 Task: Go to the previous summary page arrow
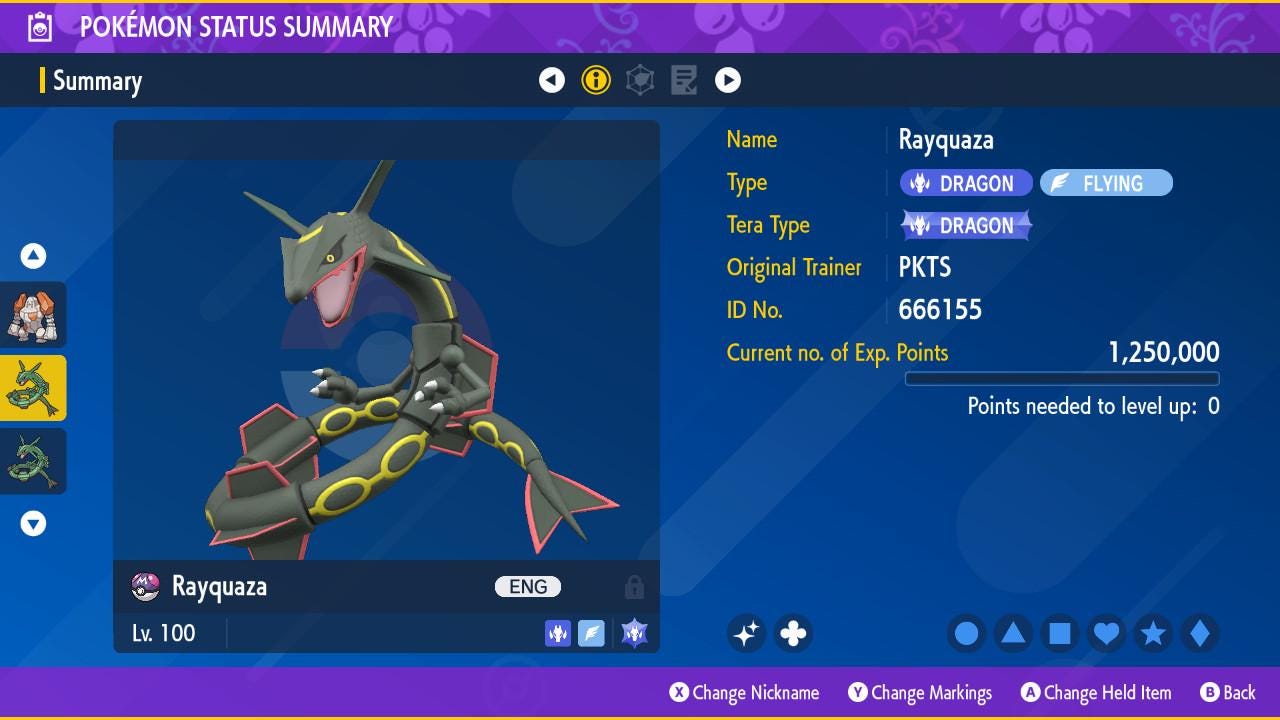click(x=552, y=80)
